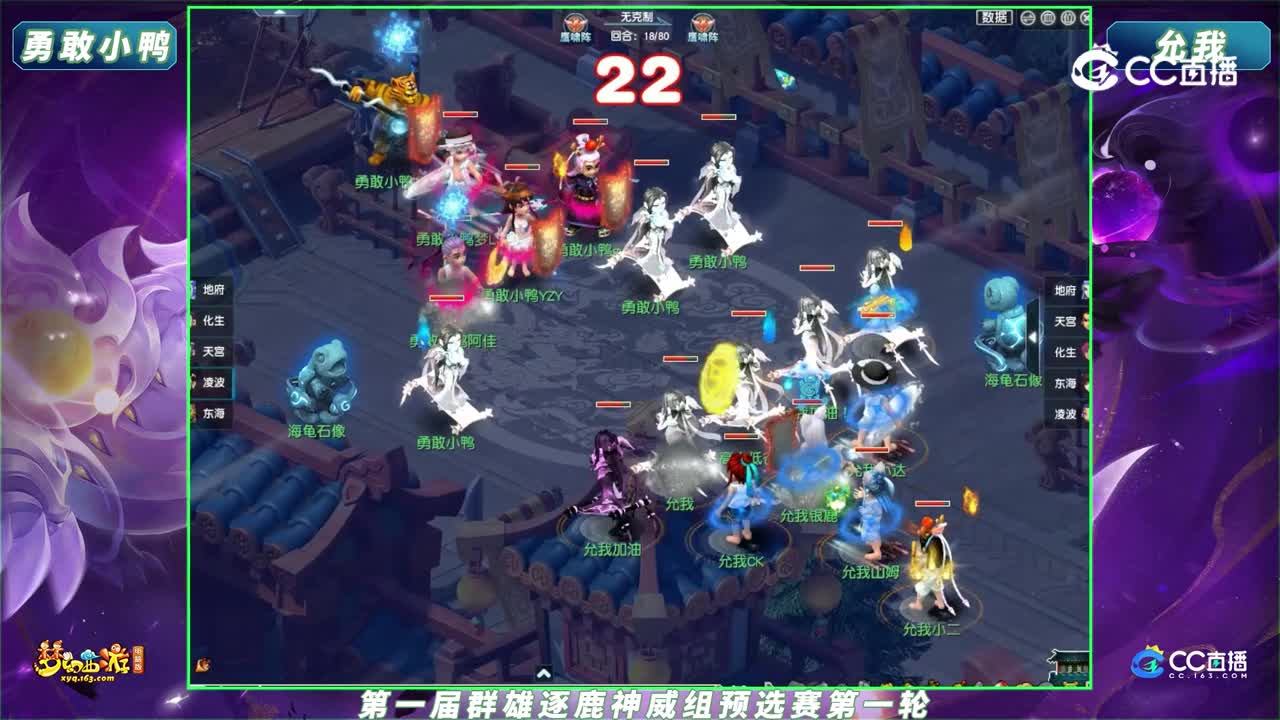
Task: Open the first circular icon beside 数据 button
Action: point(1027,17)
